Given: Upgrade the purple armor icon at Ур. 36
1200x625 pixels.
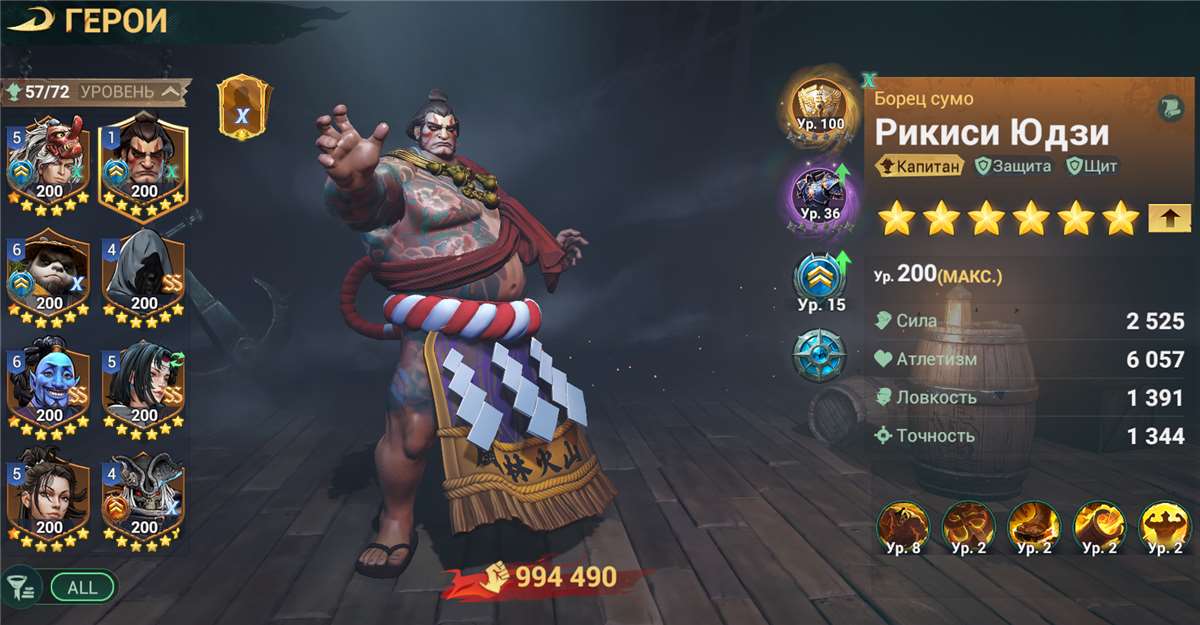Looking at the screenshot, I should 820,192.
